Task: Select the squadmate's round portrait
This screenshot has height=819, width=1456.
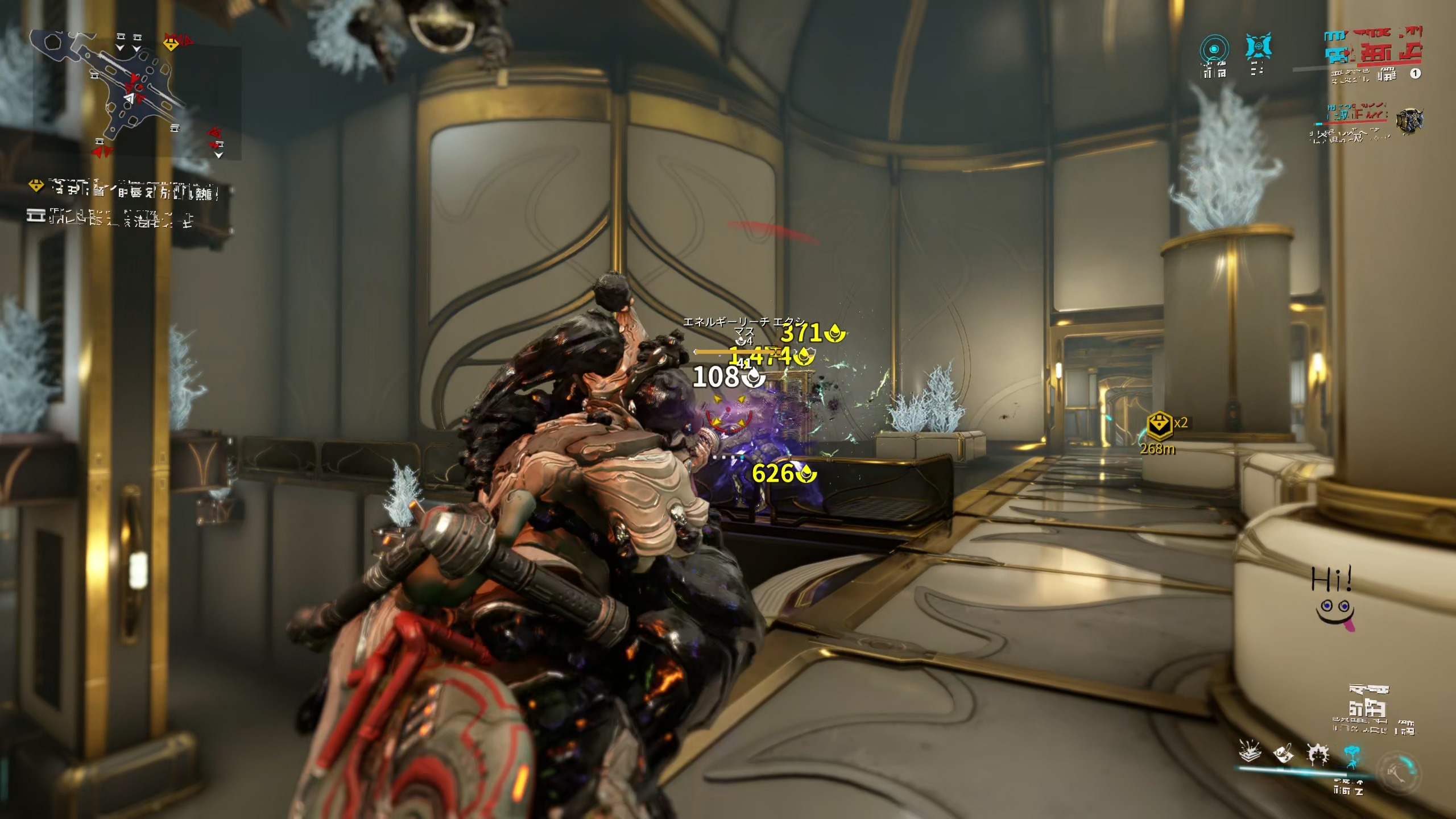Action: tap(1410, 121)
